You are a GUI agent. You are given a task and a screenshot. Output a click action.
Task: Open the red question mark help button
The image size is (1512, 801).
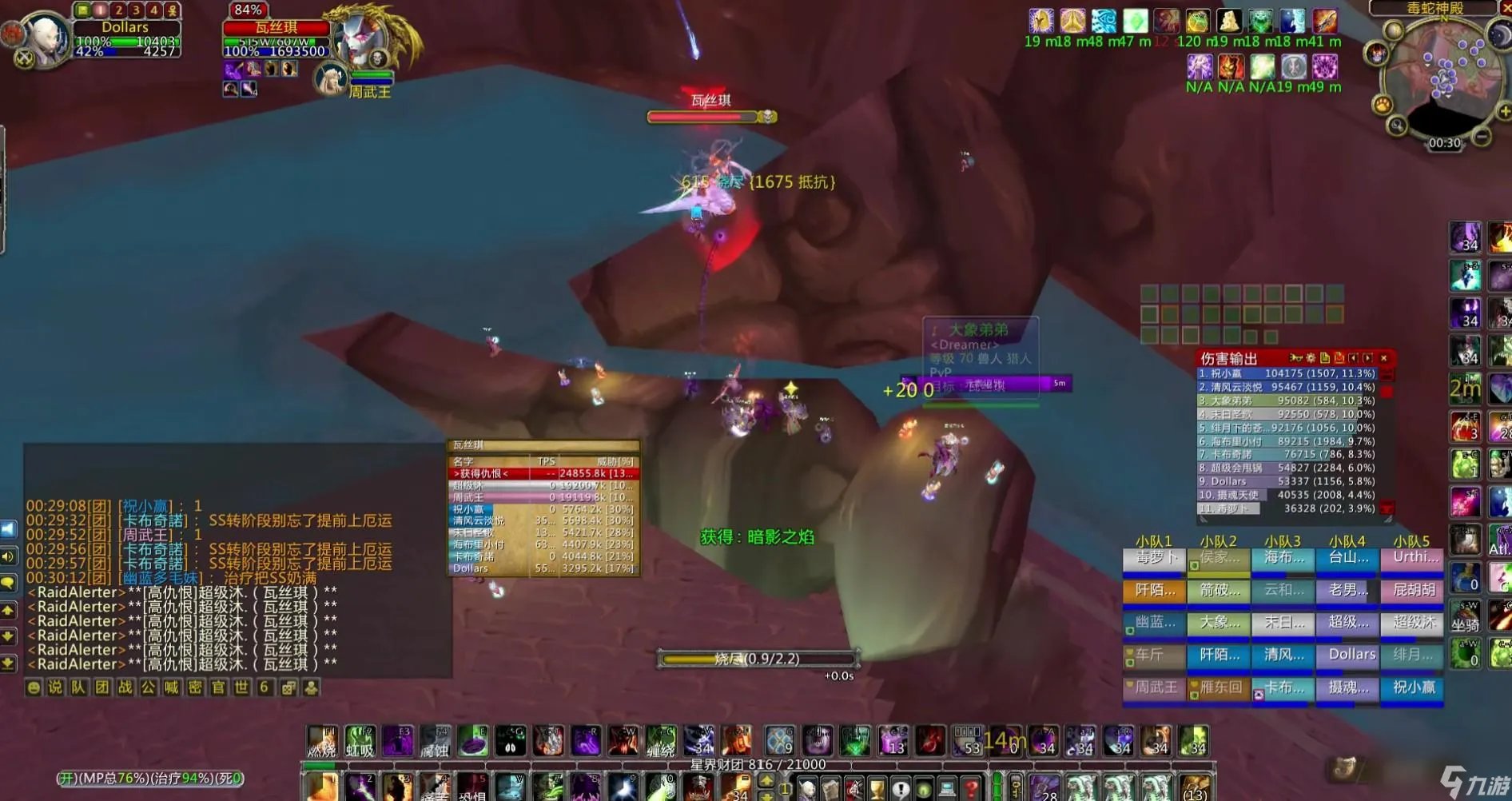(969, 789)
